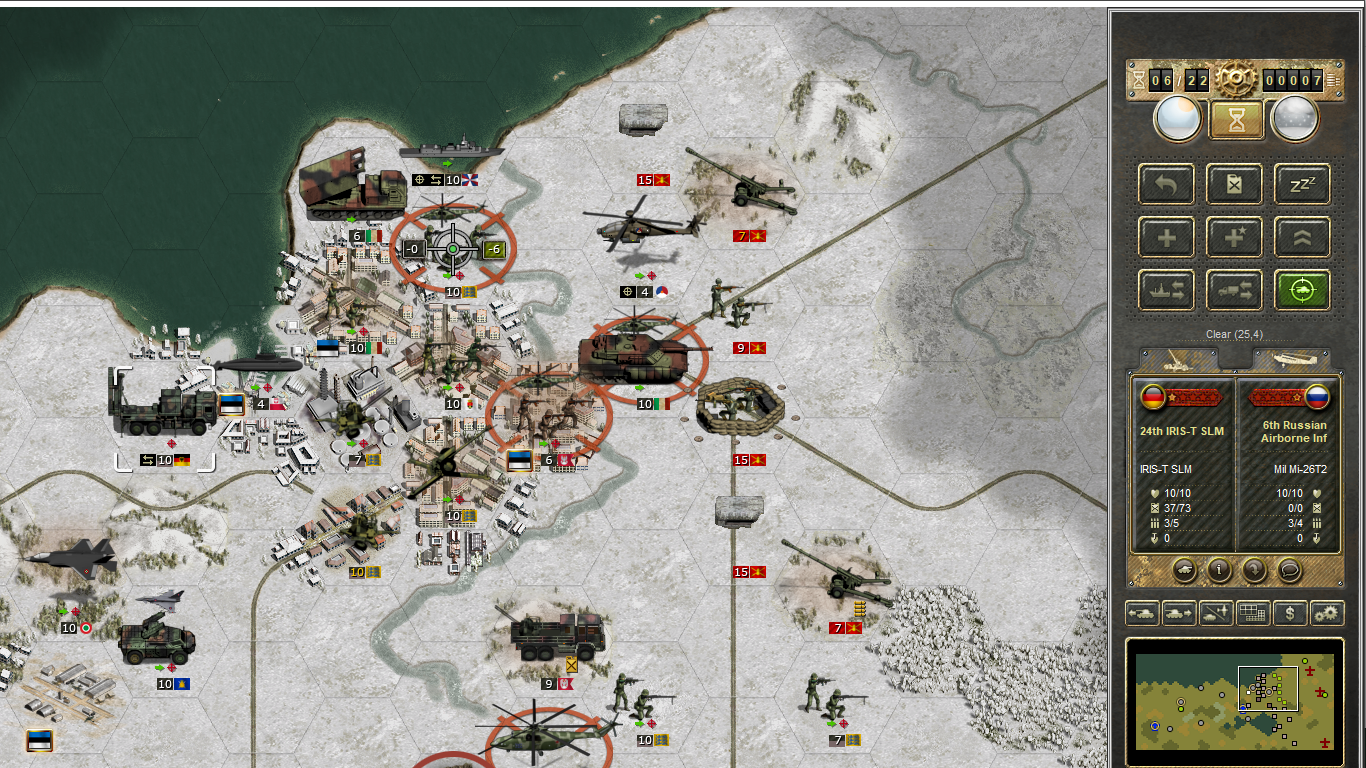The image size is (1366, 768).
Task: Click the strategic minimap
Action: (x=1235, y=700)
